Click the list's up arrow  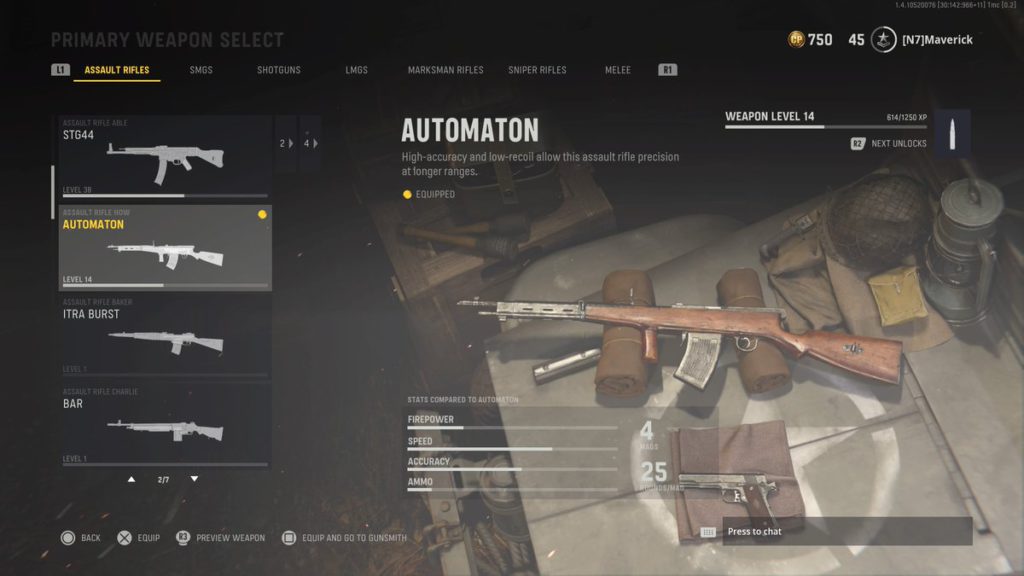(x=131, y=479)
